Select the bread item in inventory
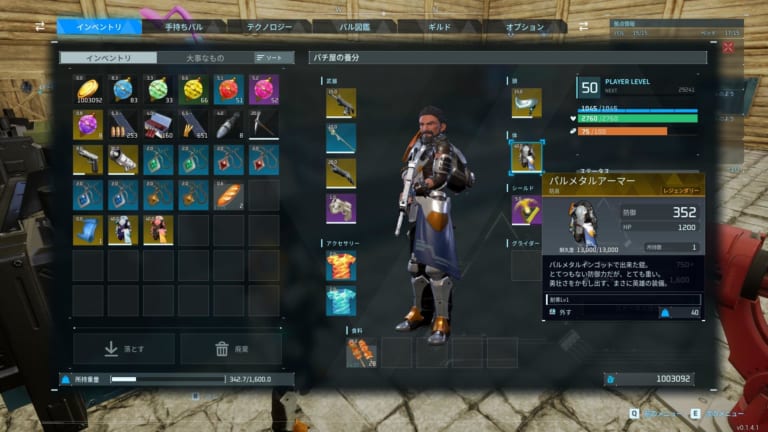This screenshot has width=768, height=432. tap(229, 194)
